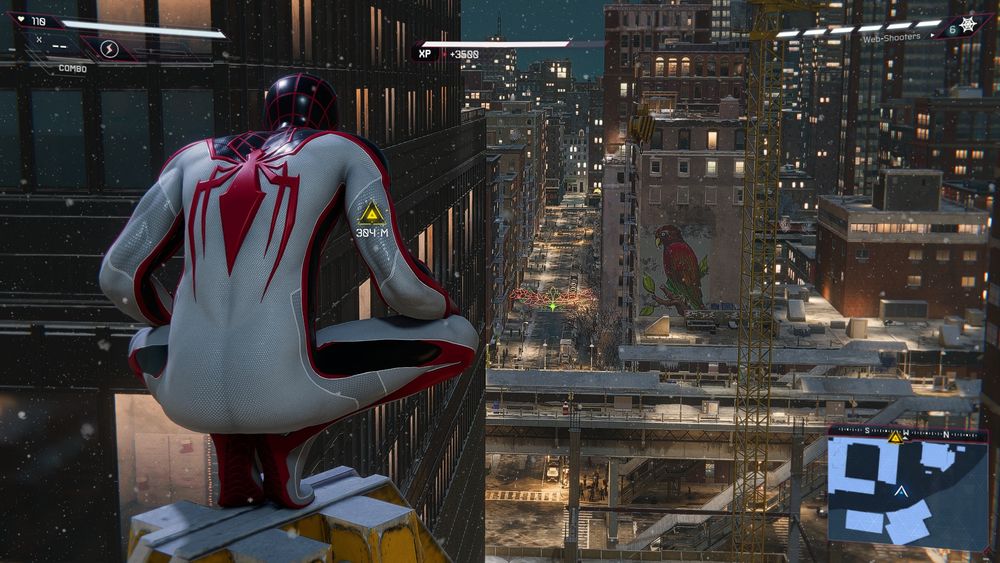Screen dimensions: 1000x563
Task: Click the yellow triangle objective waypoint marker
Action: tap(373, 212)
